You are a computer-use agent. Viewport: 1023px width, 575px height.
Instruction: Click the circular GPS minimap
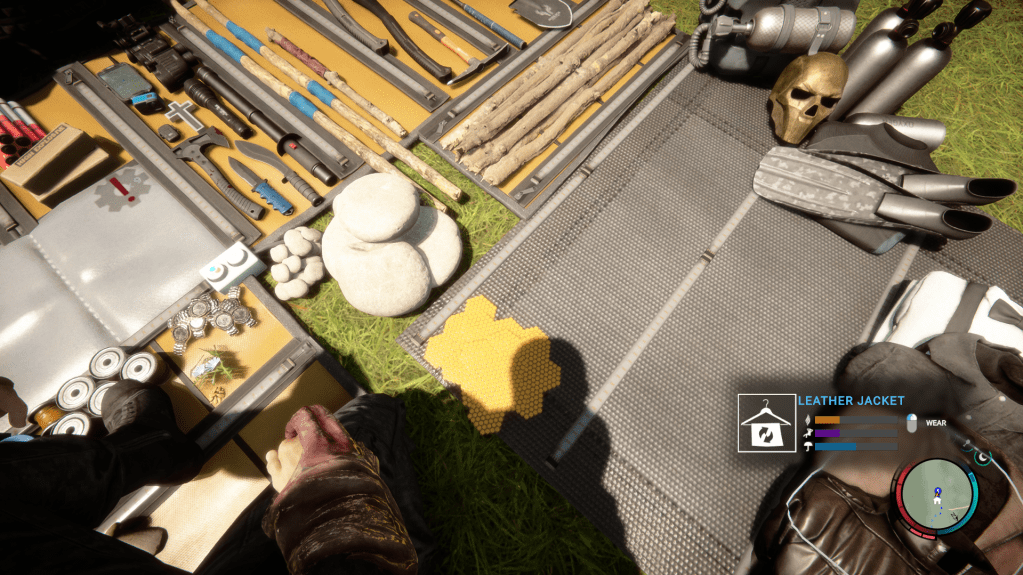tap(937, 493)
